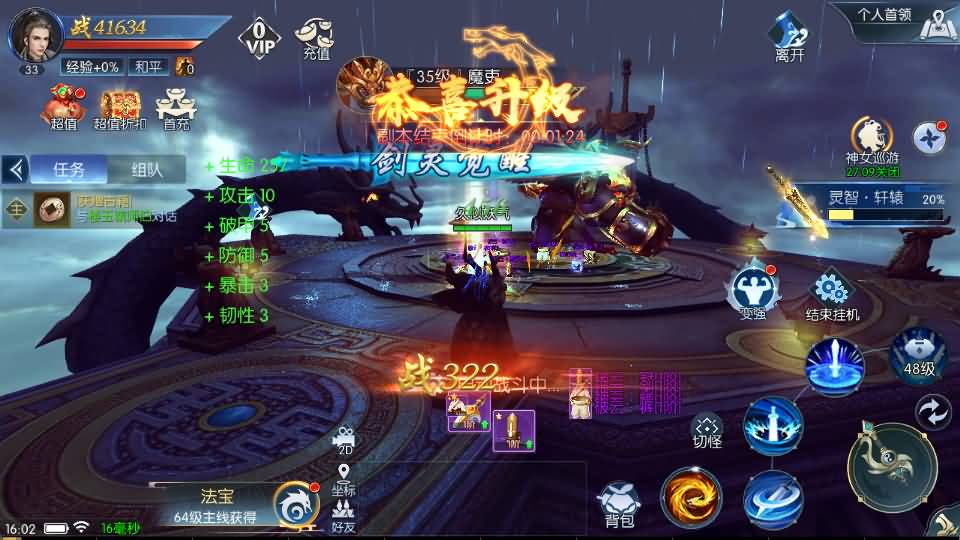Collapse the quest panel with the arrow

pos(15,169)
